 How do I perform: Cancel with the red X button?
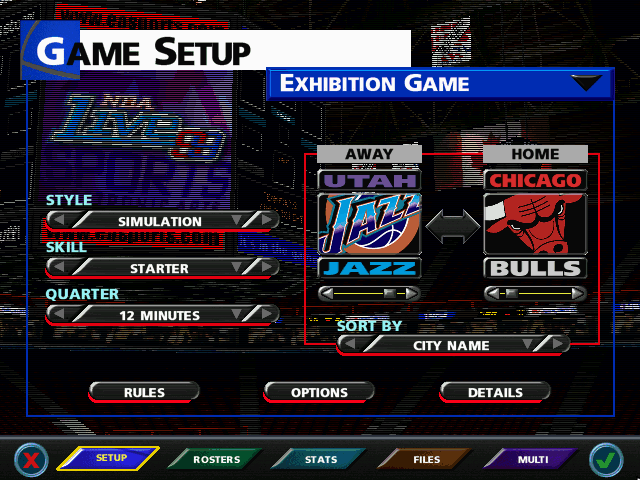[x=33, y=460]
